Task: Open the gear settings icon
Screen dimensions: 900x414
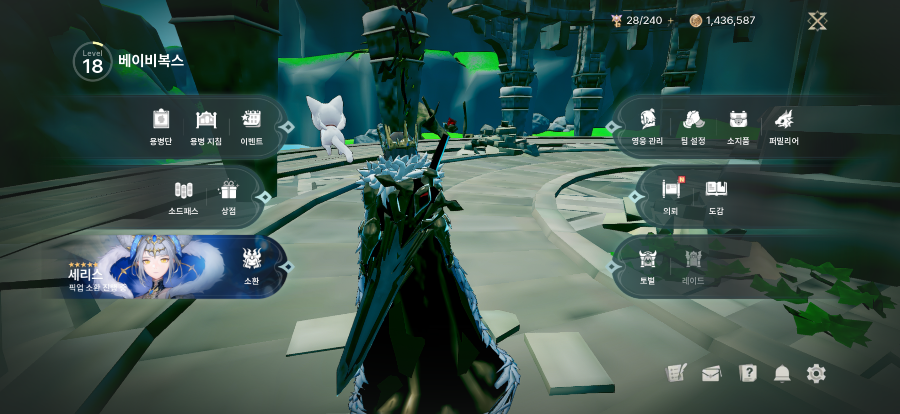Action: point(816,373)
